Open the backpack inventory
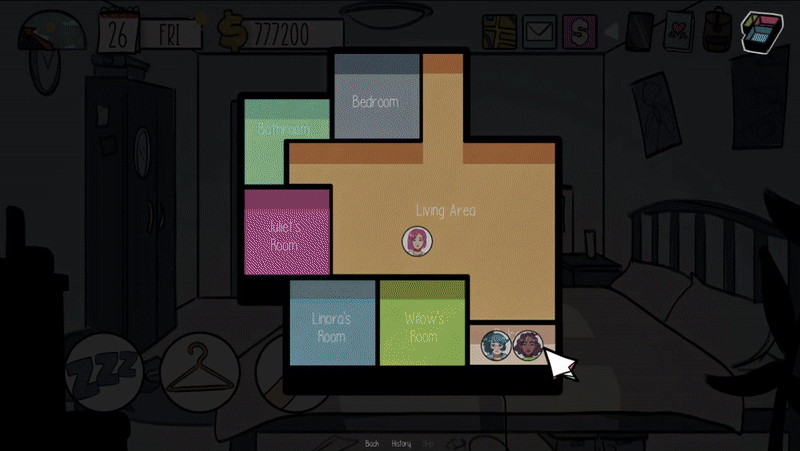 716,33
